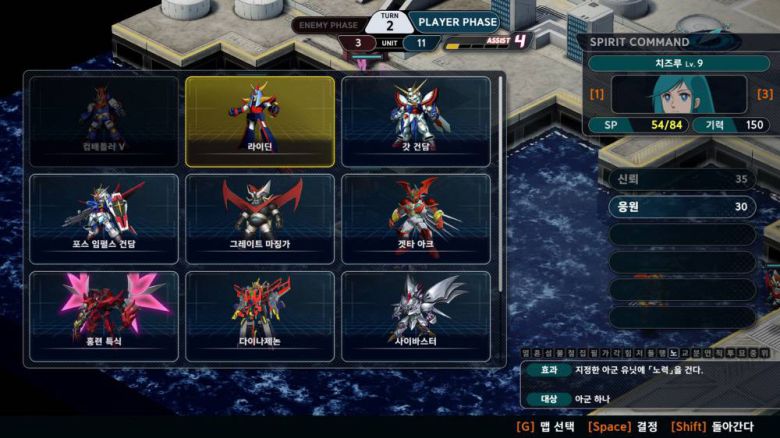Screen dimensions: 780x438
Task: Click the 치즈루 pilot portrait
Action: coord(679,94)
